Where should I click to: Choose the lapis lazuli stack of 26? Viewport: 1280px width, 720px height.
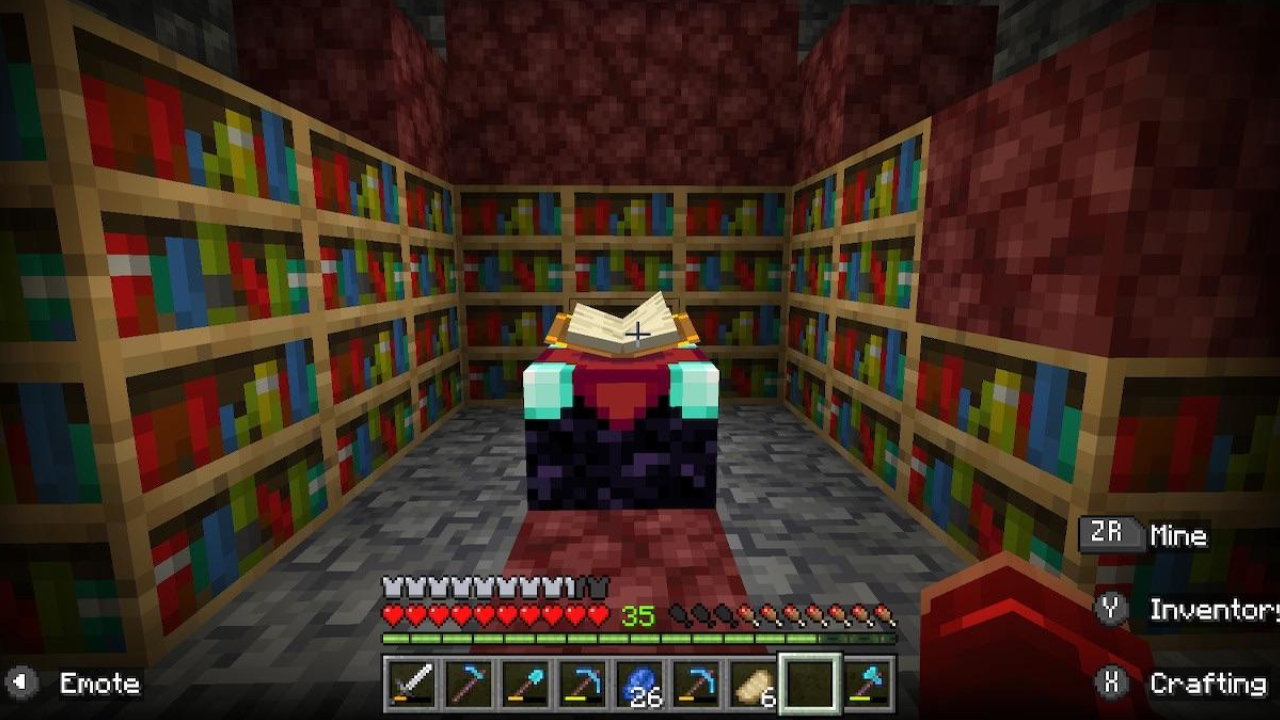[x=639, y=684]
